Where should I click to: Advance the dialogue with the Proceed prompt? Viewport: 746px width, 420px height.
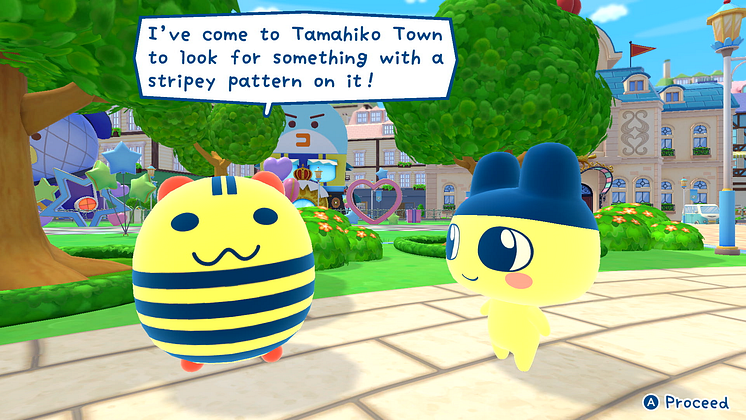click(x=687, y=402)
